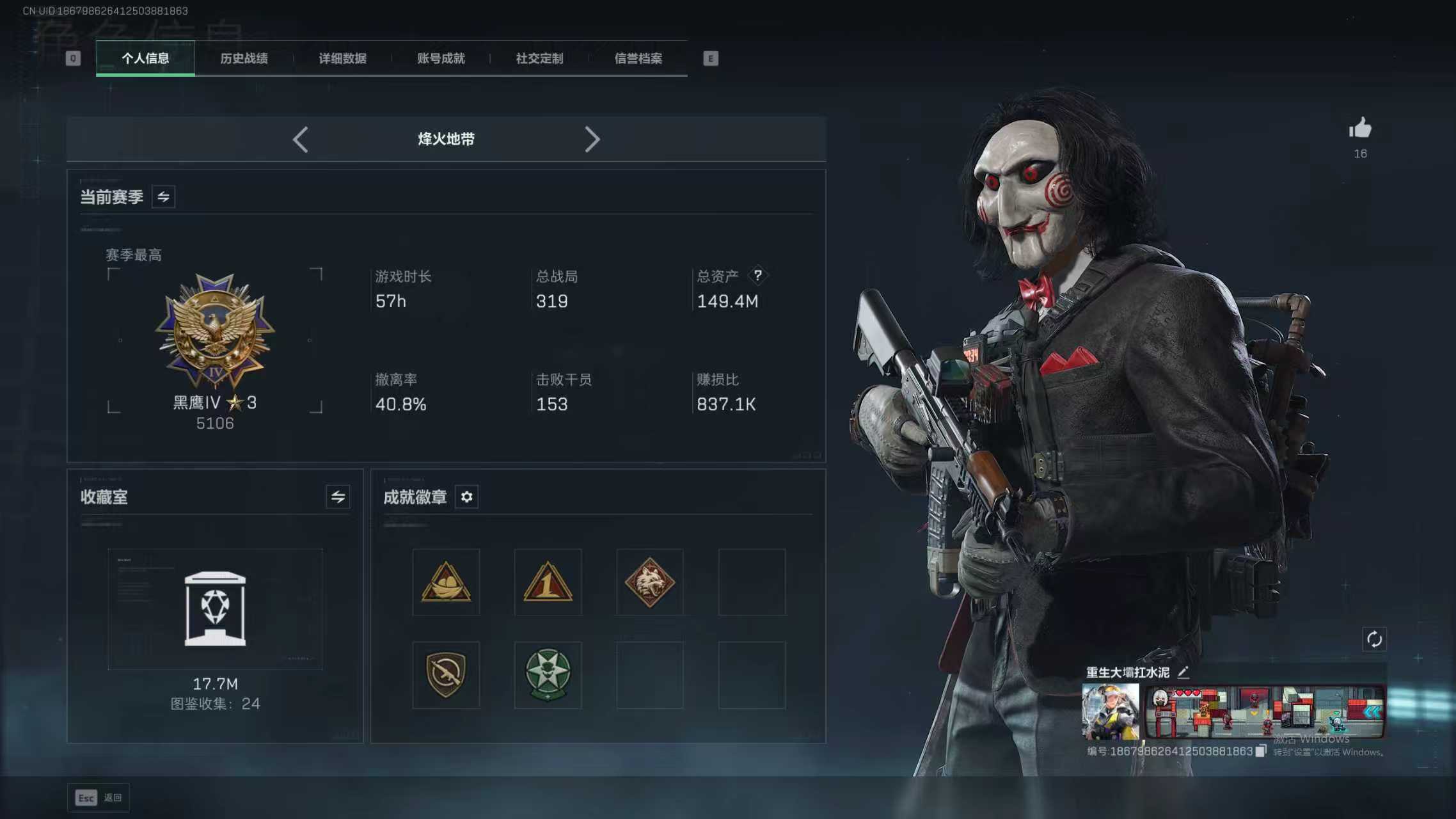The height and width of the screenshot is (819, 1456).
Task: Select the red number 1 triangle badge
Action: click(x=548, y=581)
